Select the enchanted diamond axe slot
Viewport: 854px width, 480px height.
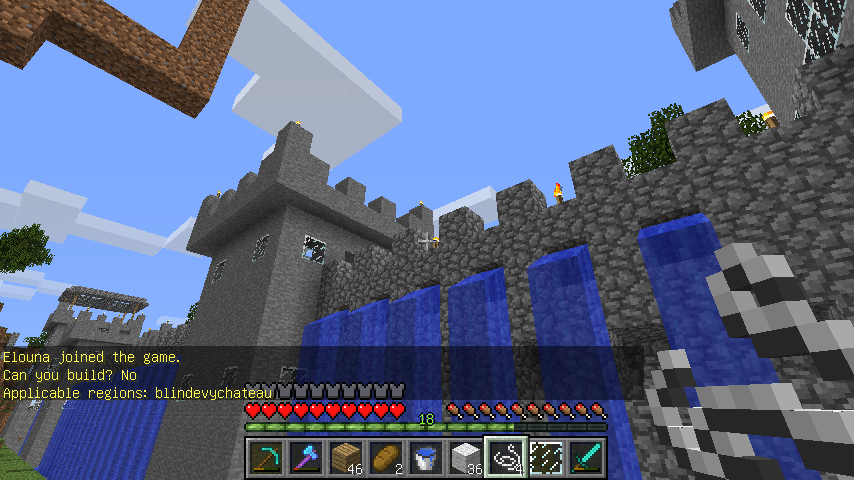(306, 458)
